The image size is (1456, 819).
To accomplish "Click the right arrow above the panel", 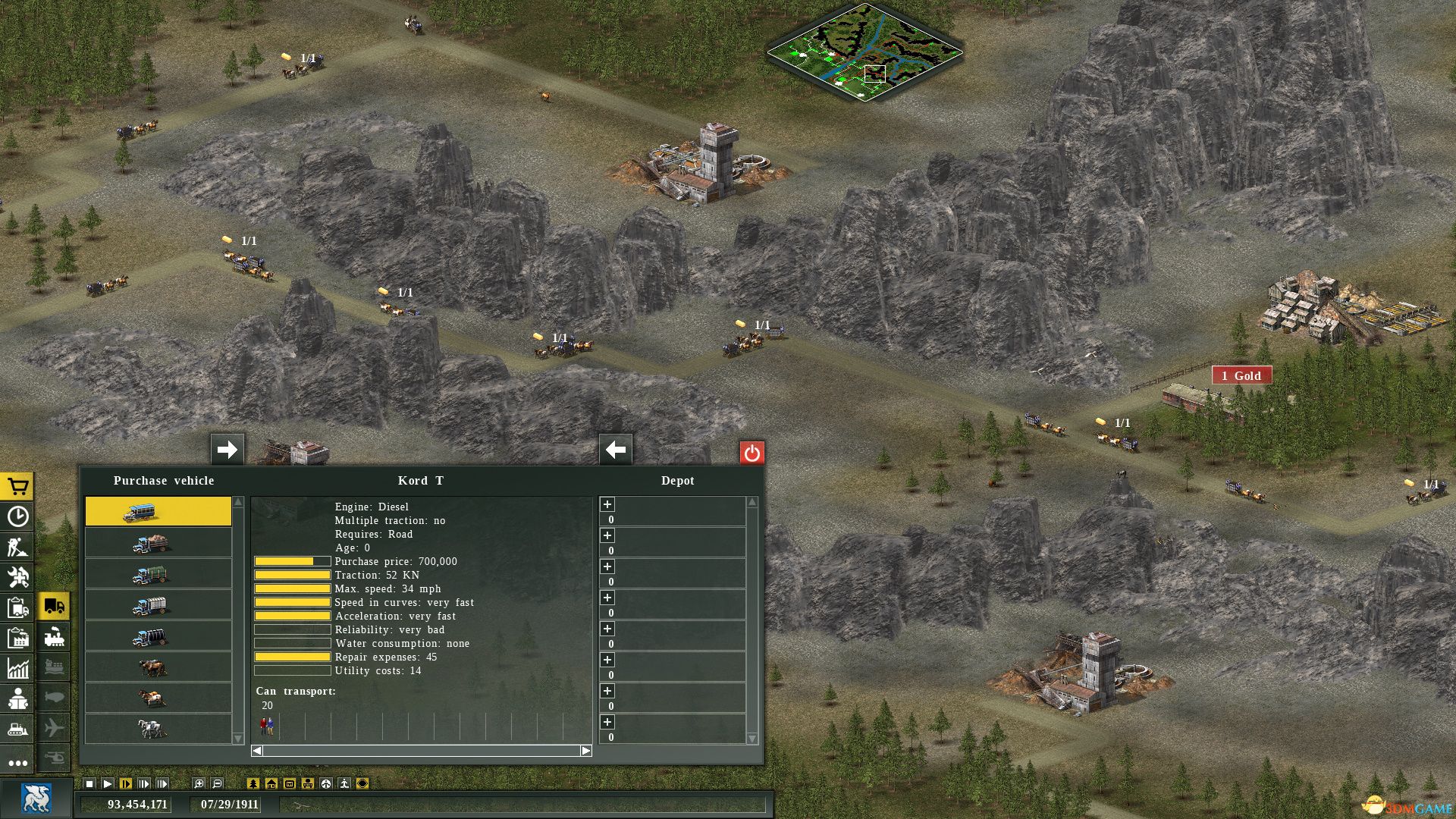I will click(227, 450).
